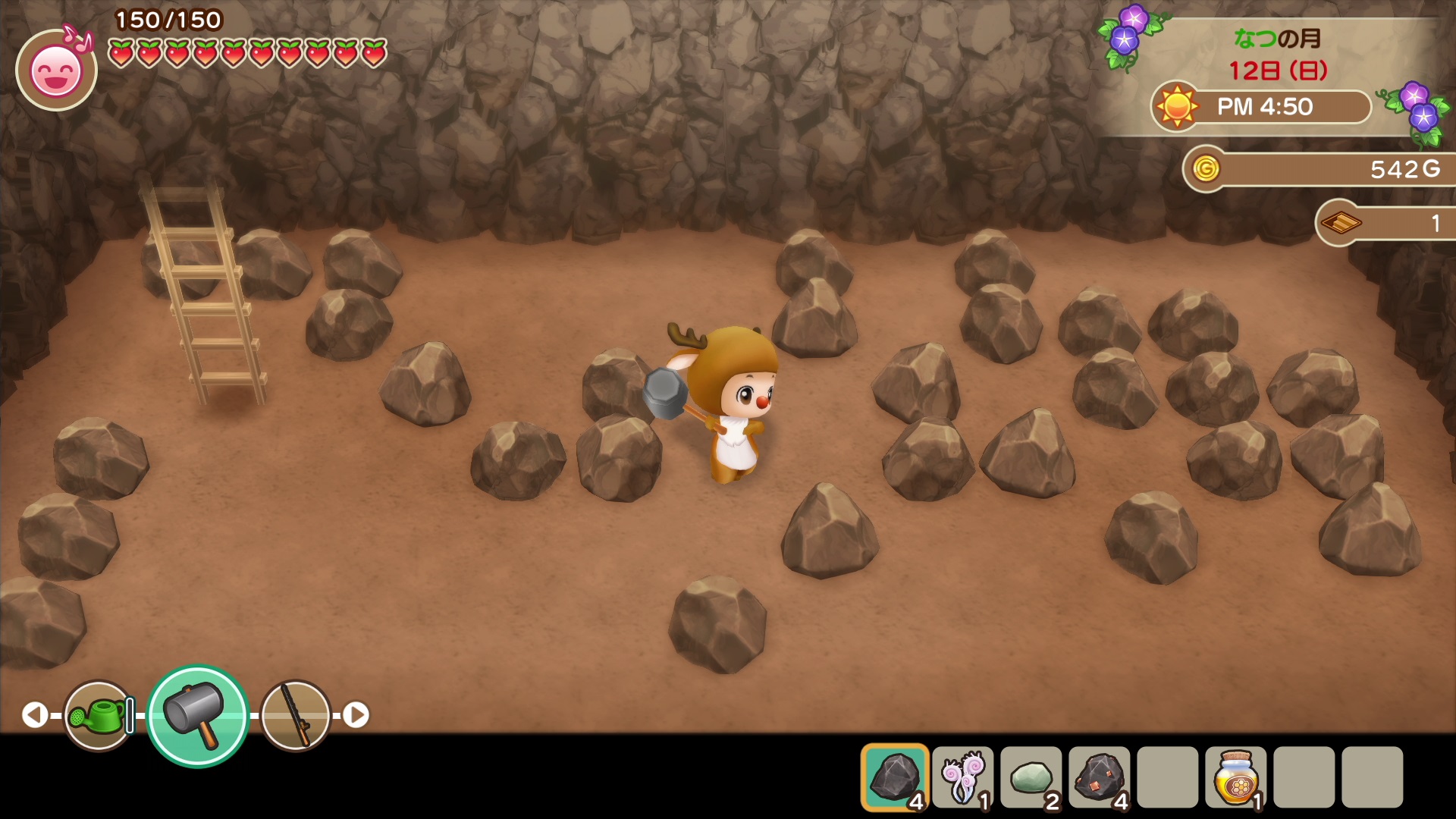Choose the copper ore slot

click(x=1100, y=777)
